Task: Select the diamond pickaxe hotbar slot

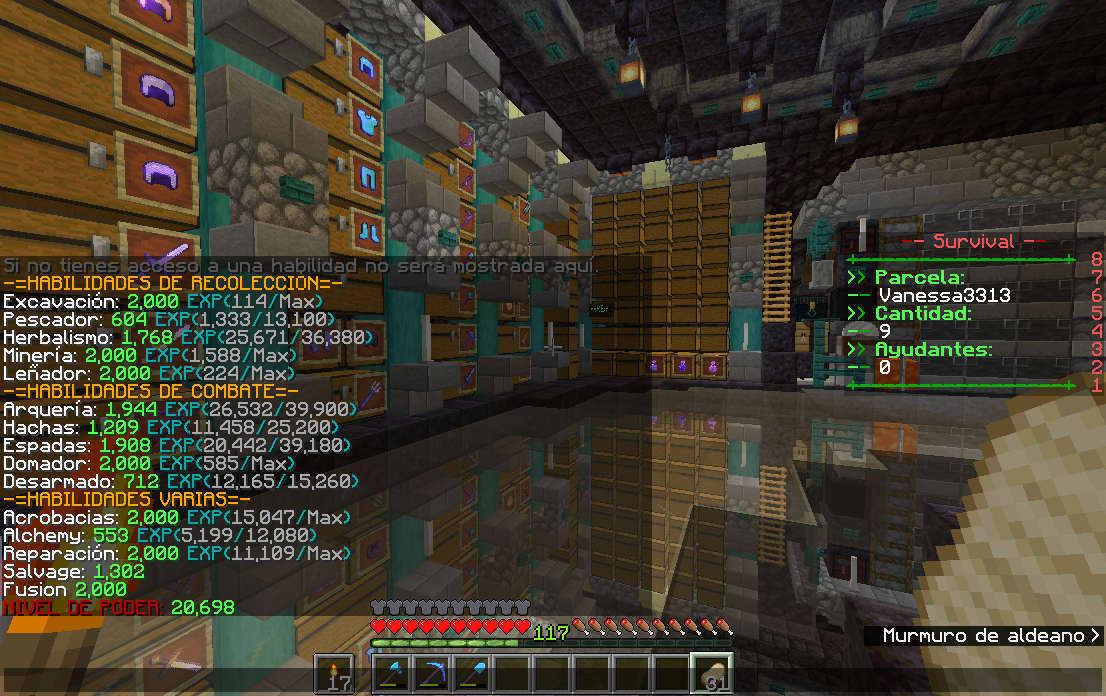Action: [432, 673]
